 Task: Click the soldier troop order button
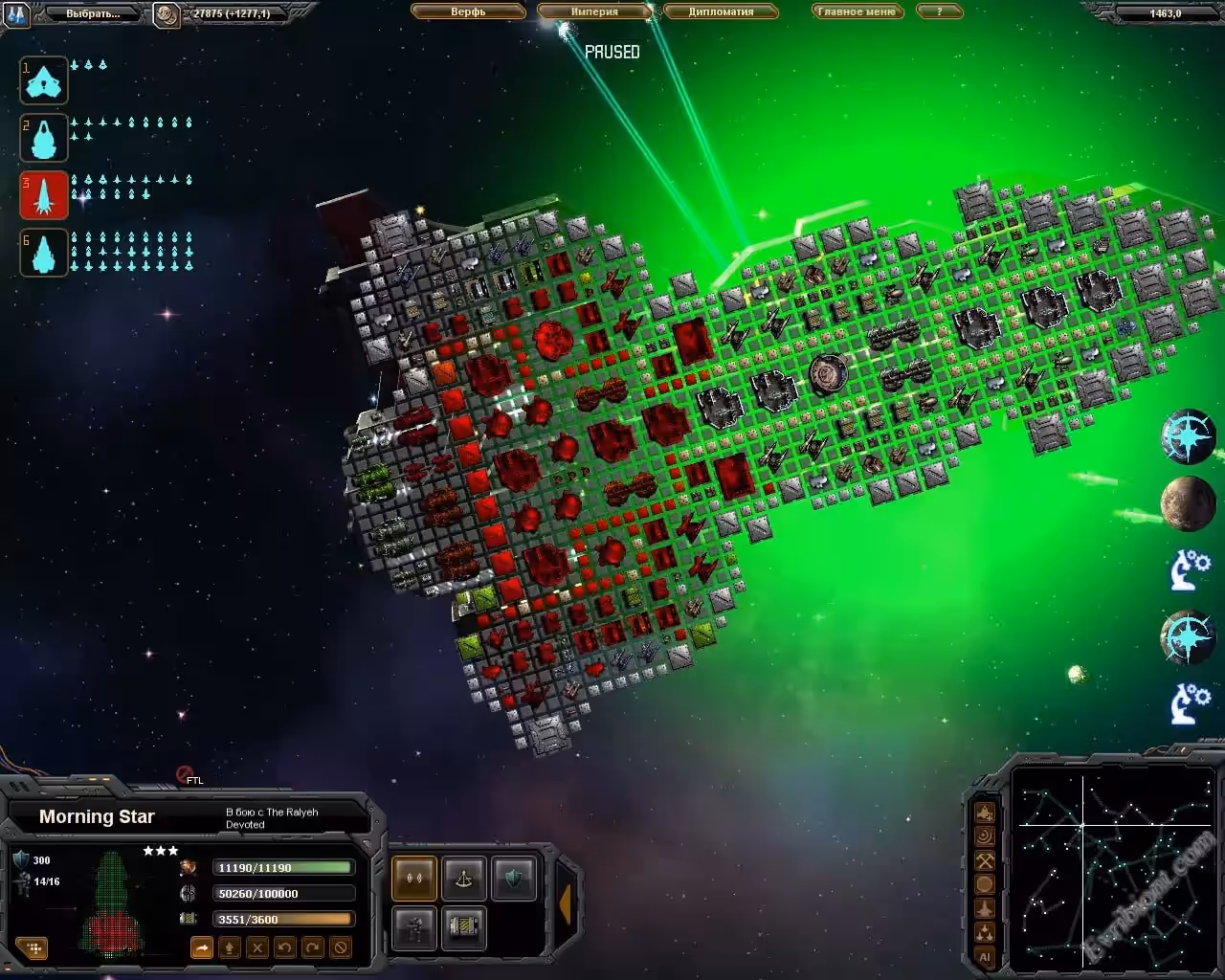413,926
